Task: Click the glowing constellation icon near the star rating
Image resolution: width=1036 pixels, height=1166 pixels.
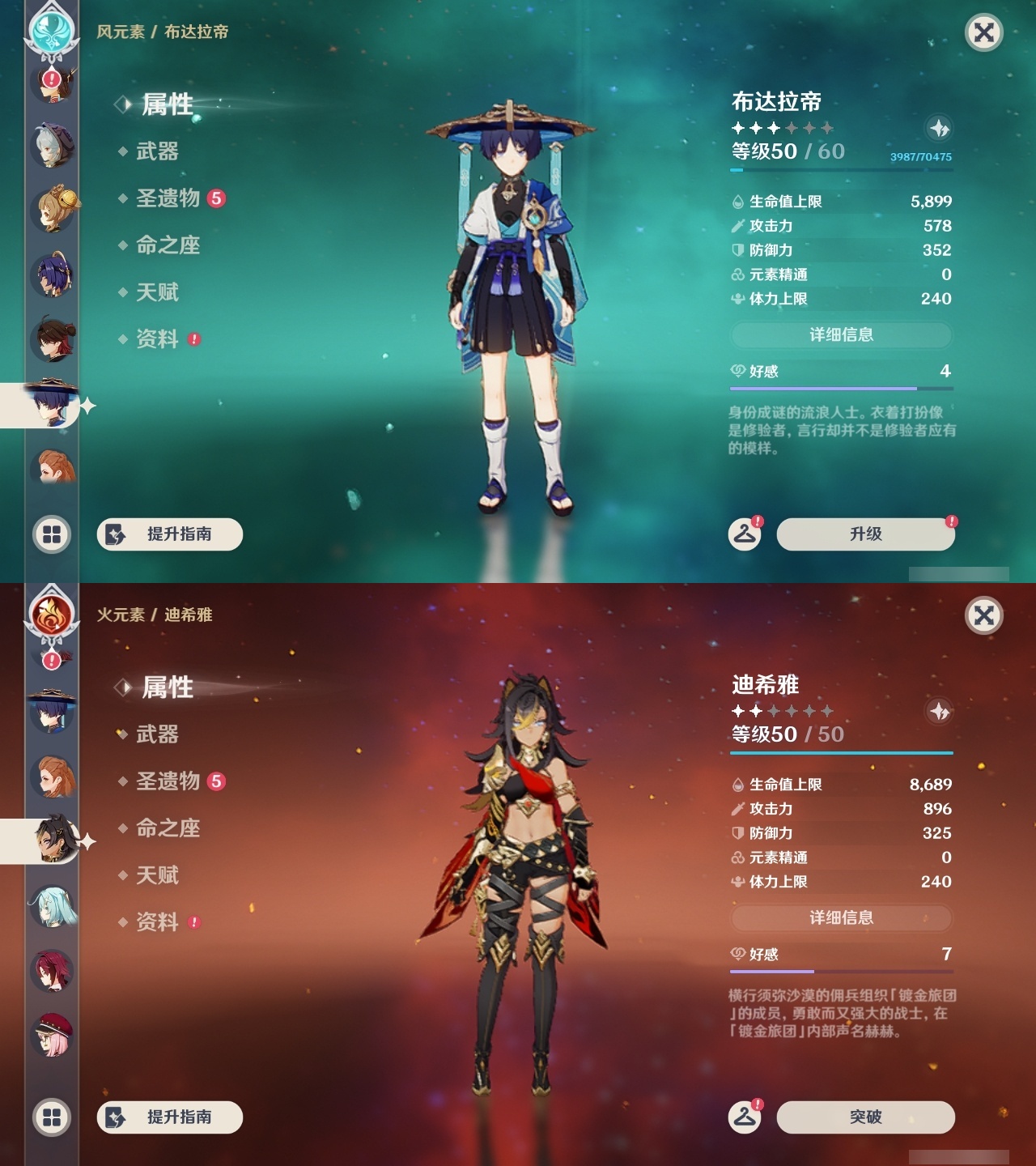Action: [939, 128]
